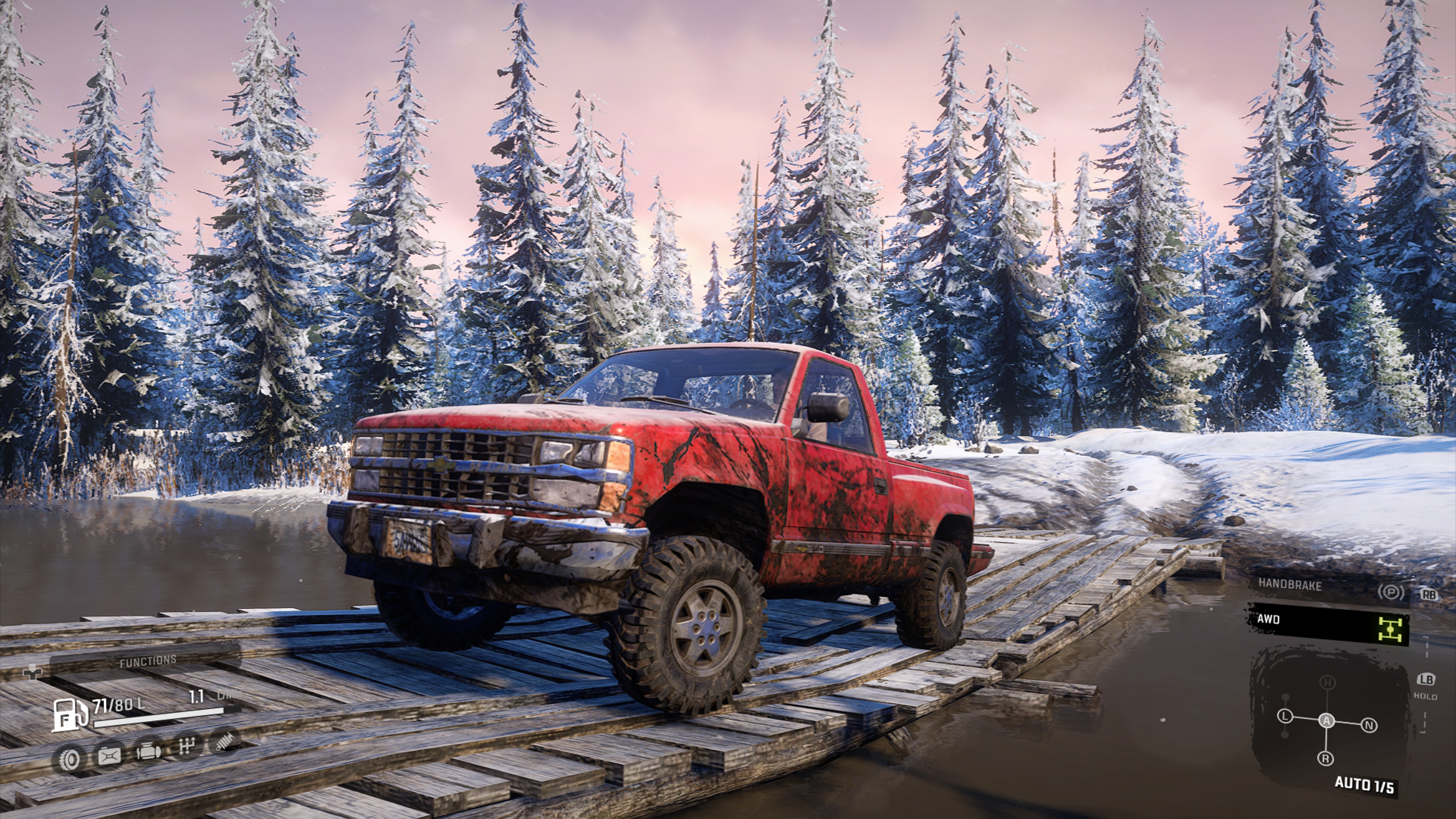1456x819 pixels.
Task: Select the suspension spring damage icon
Action: coord(224,741)
